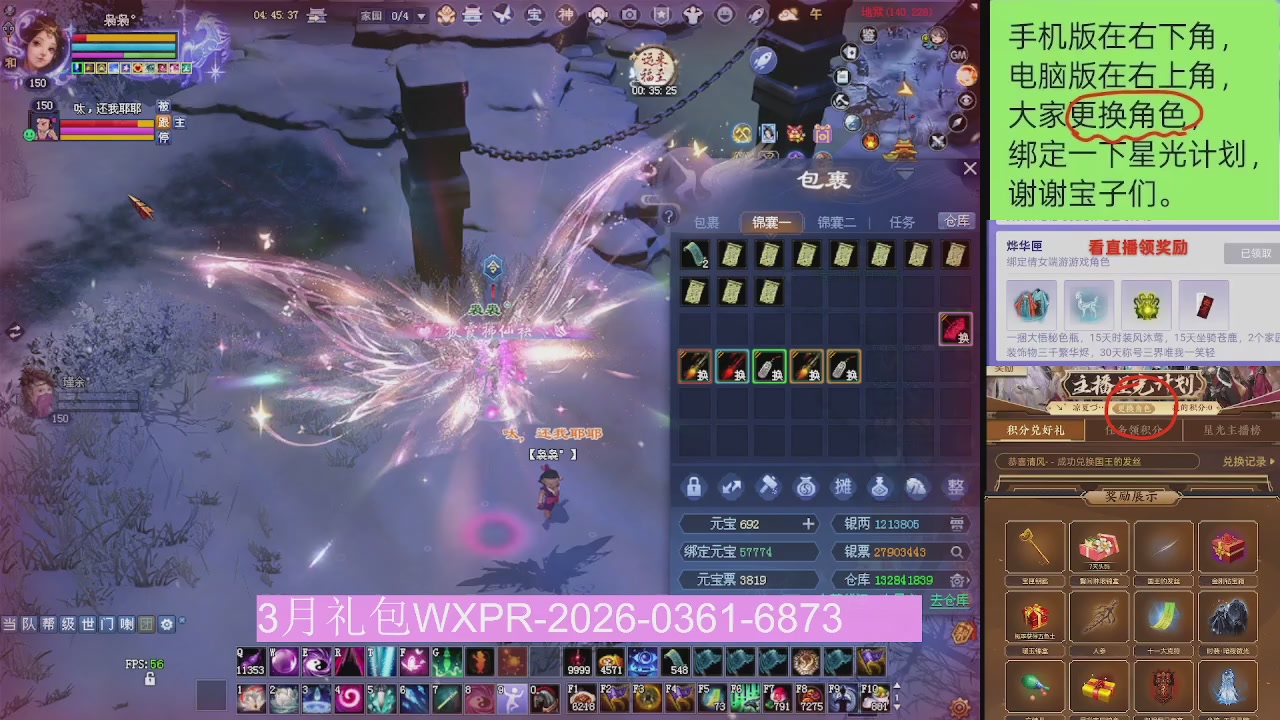Screen dimensions: 1280x720
Task: Expand the 包裹 title chevron
Action: click(903, 174)
